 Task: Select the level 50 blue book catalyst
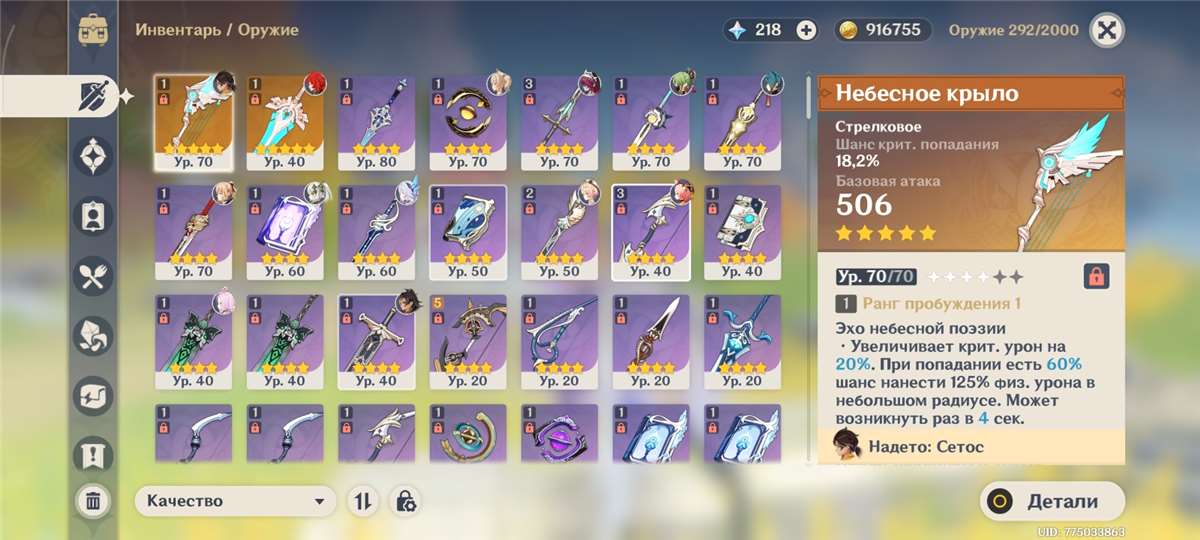click(x=468, y=231)
